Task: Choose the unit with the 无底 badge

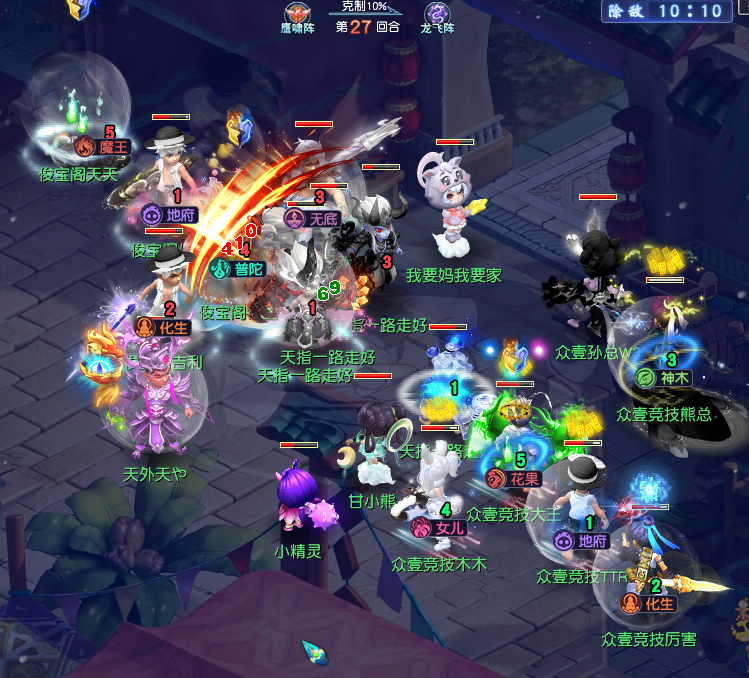Action: [x=313, y=218]
